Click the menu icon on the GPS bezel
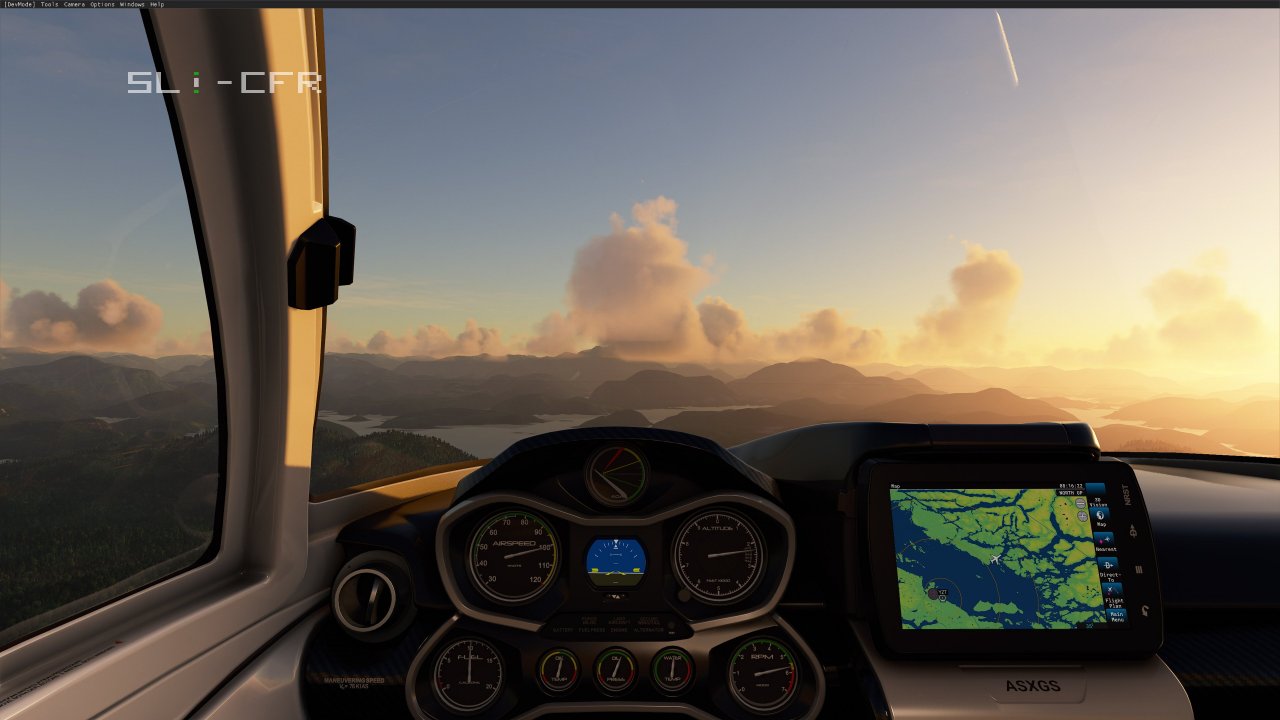Image resolution: width=1280 pixels, height=720 pixels. (1138, 568)
